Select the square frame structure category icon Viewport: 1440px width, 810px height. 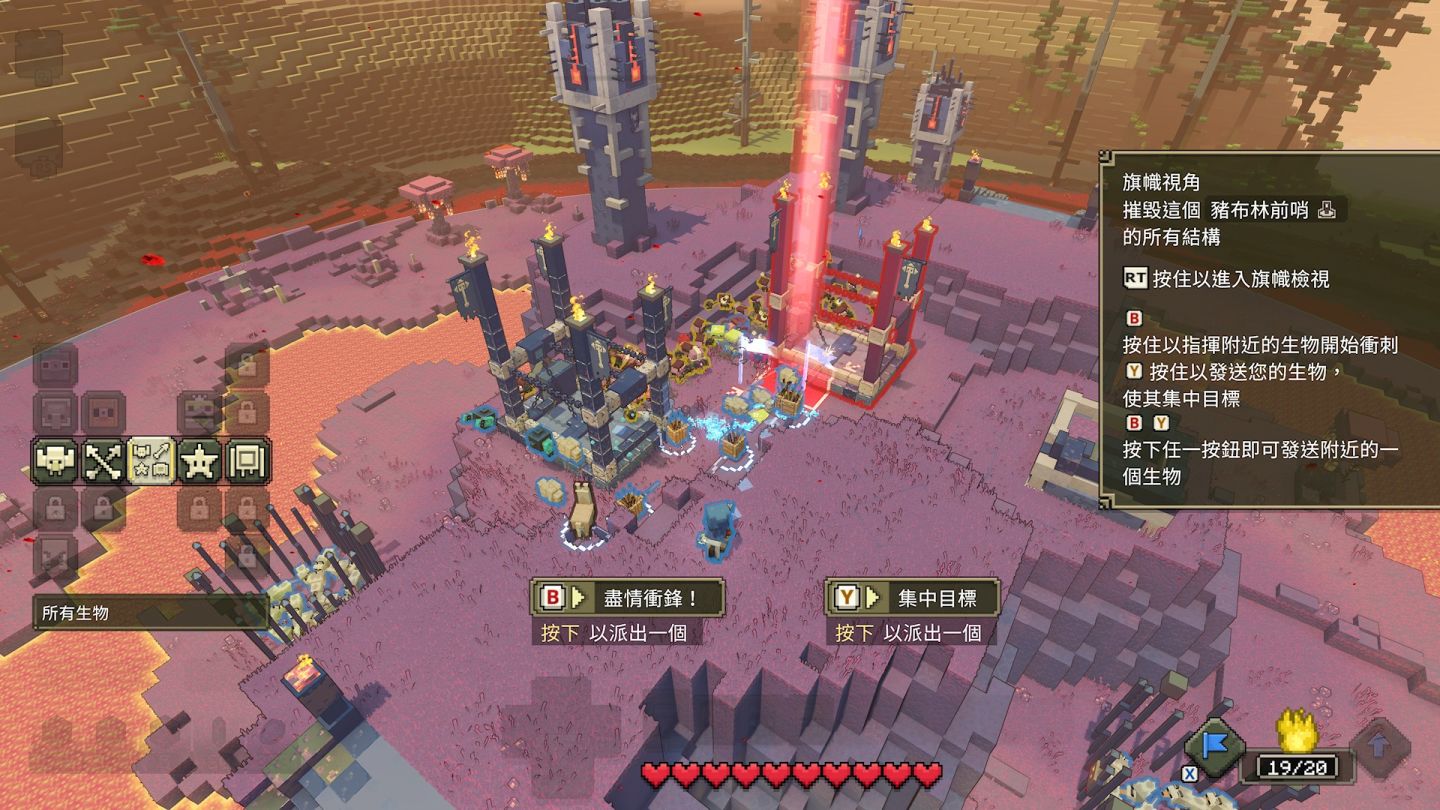247,461
